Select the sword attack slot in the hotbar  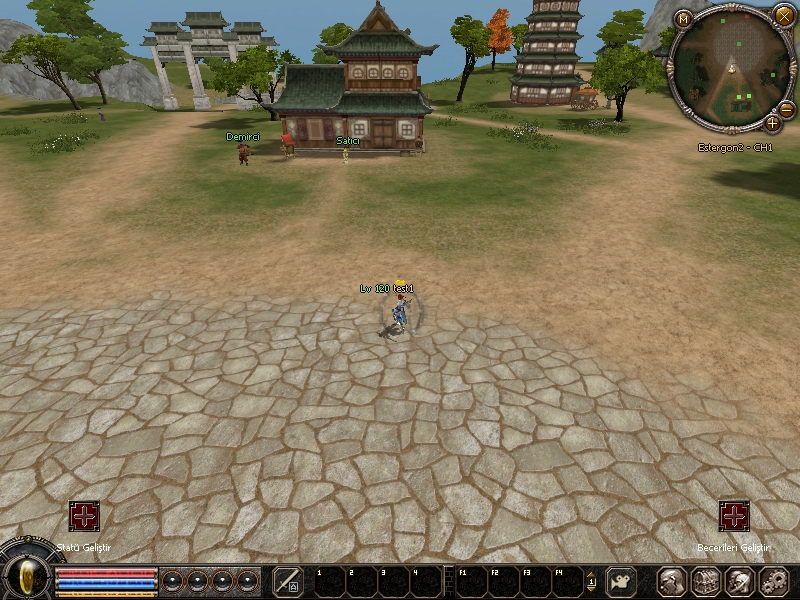point(288,581)
